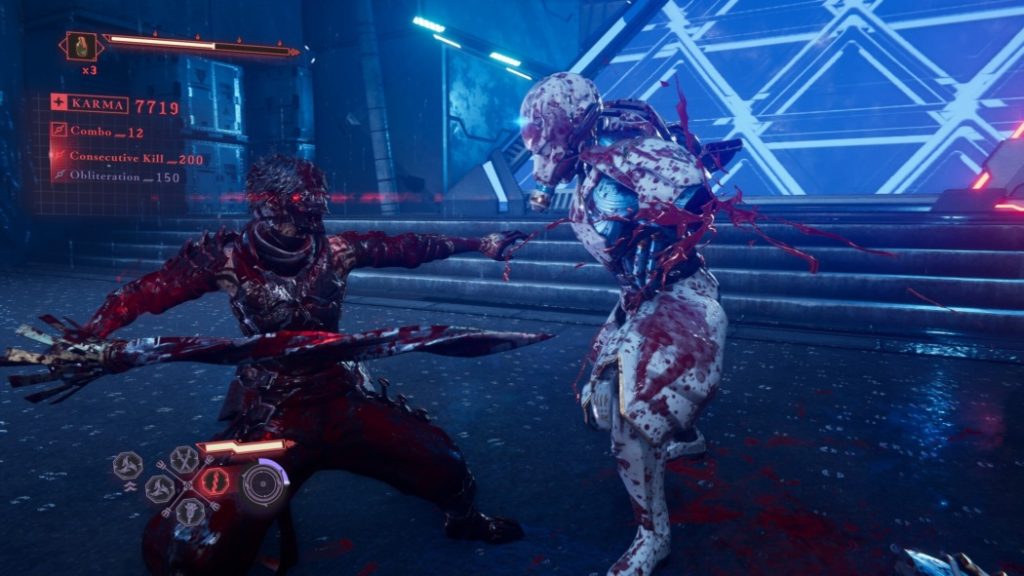Pick the triskelion icon with chevrons beneath it
The image size is (1024, 576).
click(x=127, y=465)
